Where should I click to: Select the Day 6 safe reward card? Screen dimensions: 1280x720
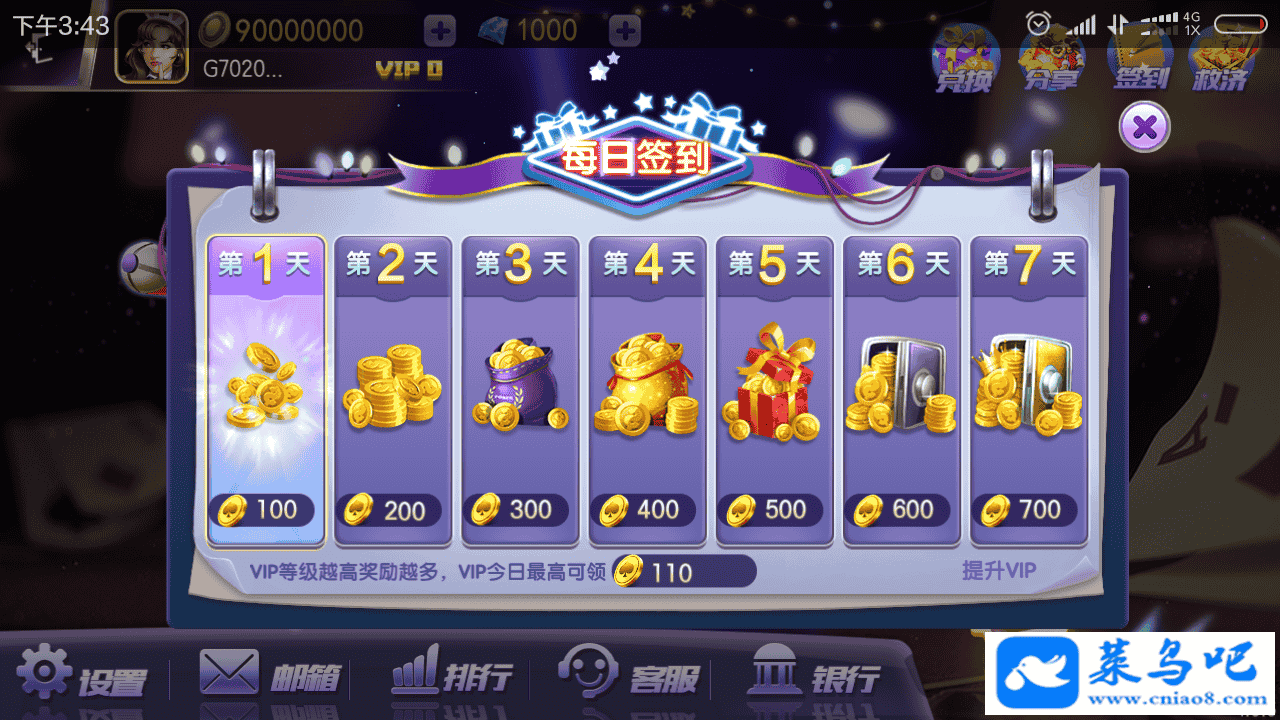[901, 392]
